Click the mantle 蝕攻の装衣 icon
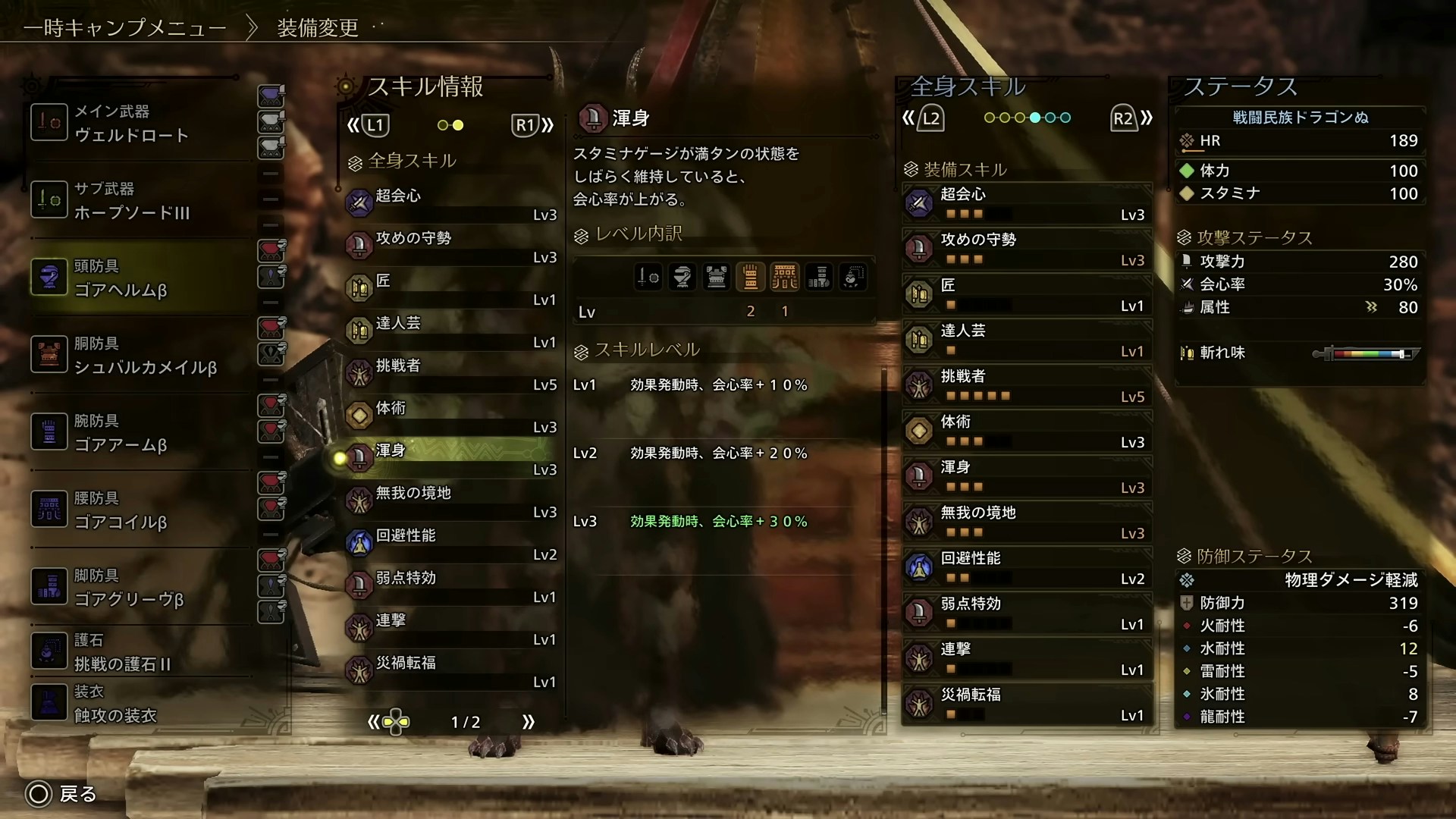Screen dimensions: 1456x819 (49, 702)
